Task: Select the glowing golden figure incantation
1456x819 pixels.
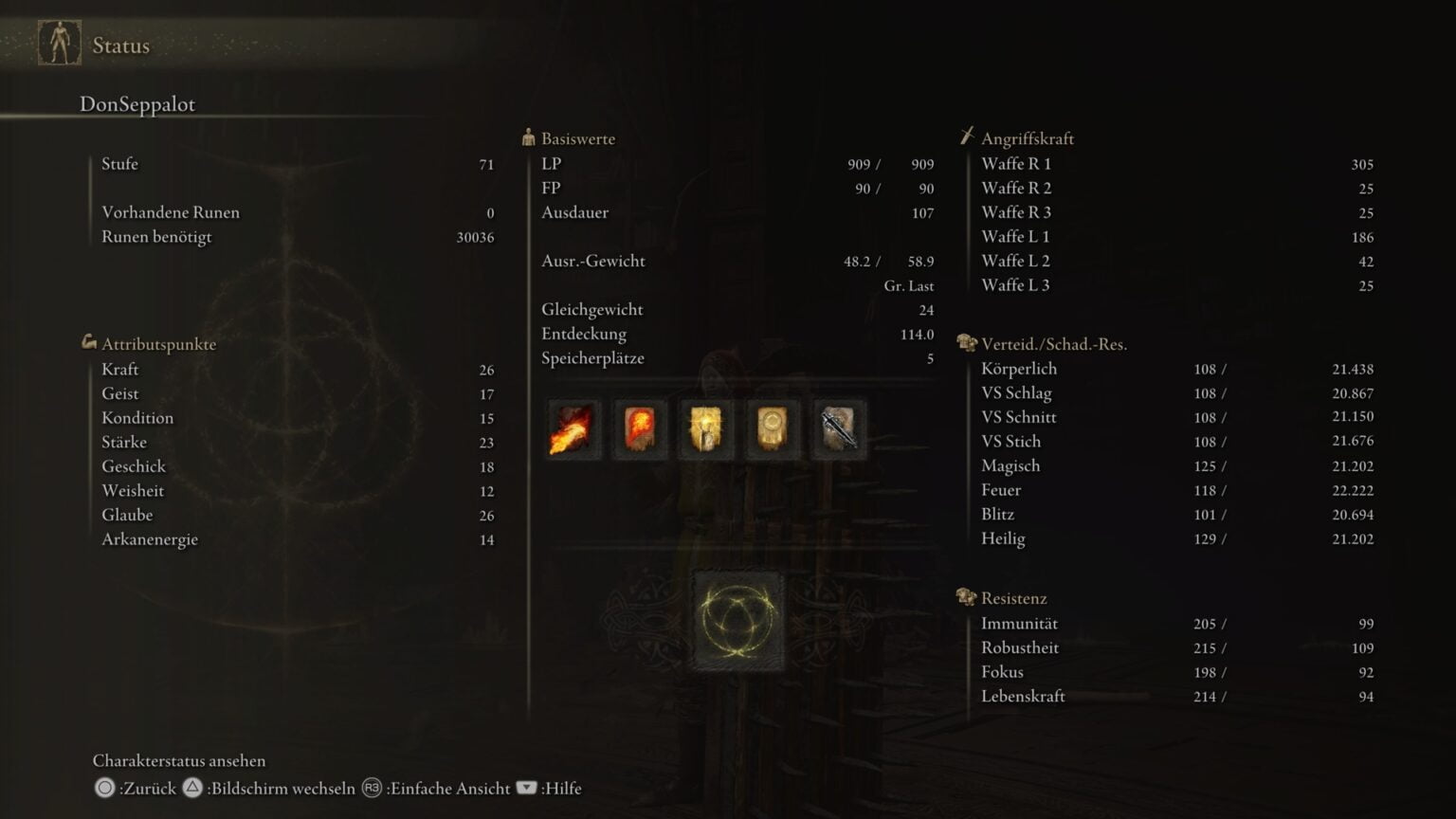Action: tap(706, 428)
